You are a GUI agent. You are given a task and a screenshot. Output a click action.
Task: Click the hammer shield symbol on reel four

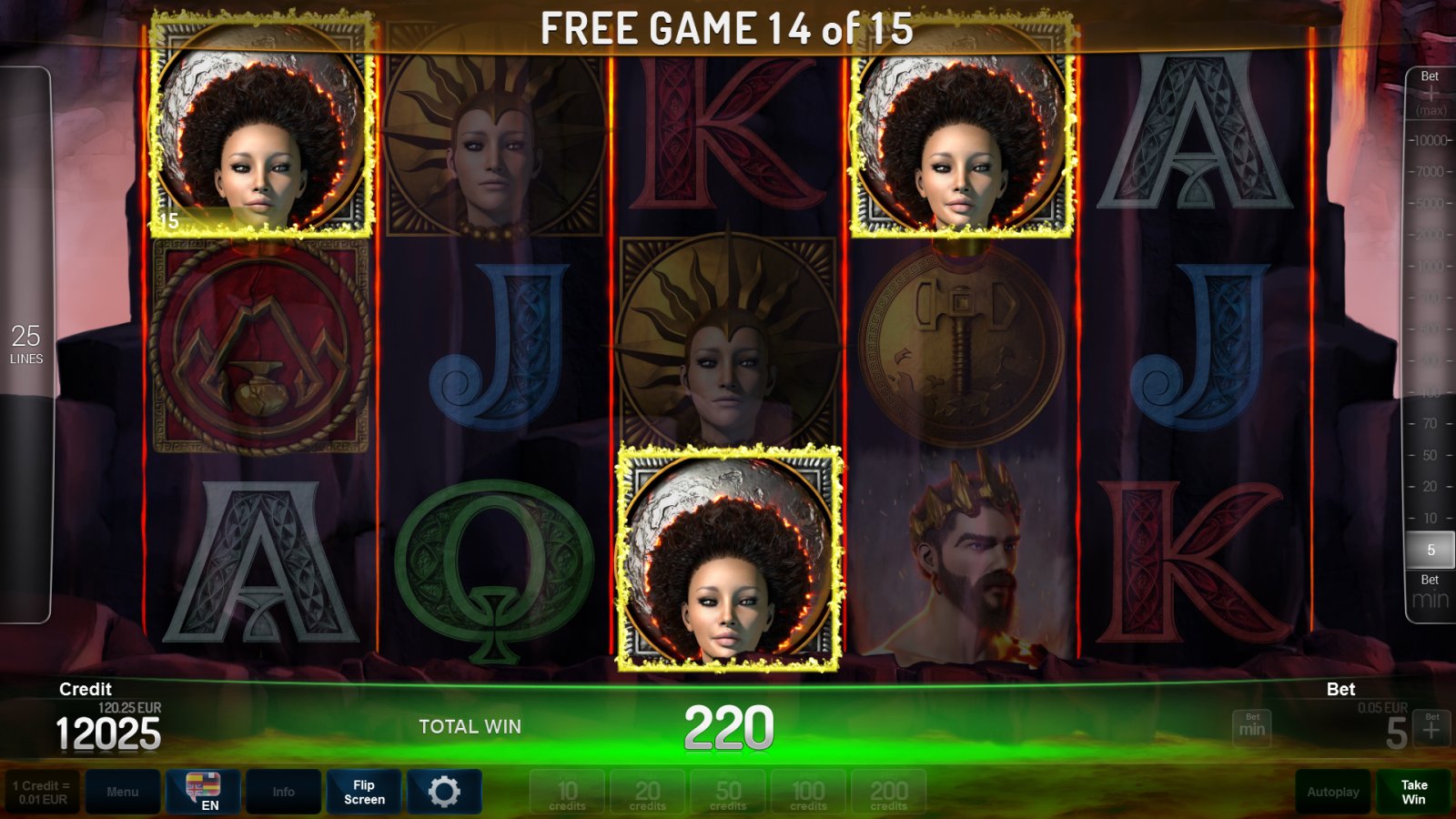pos(959,346)
